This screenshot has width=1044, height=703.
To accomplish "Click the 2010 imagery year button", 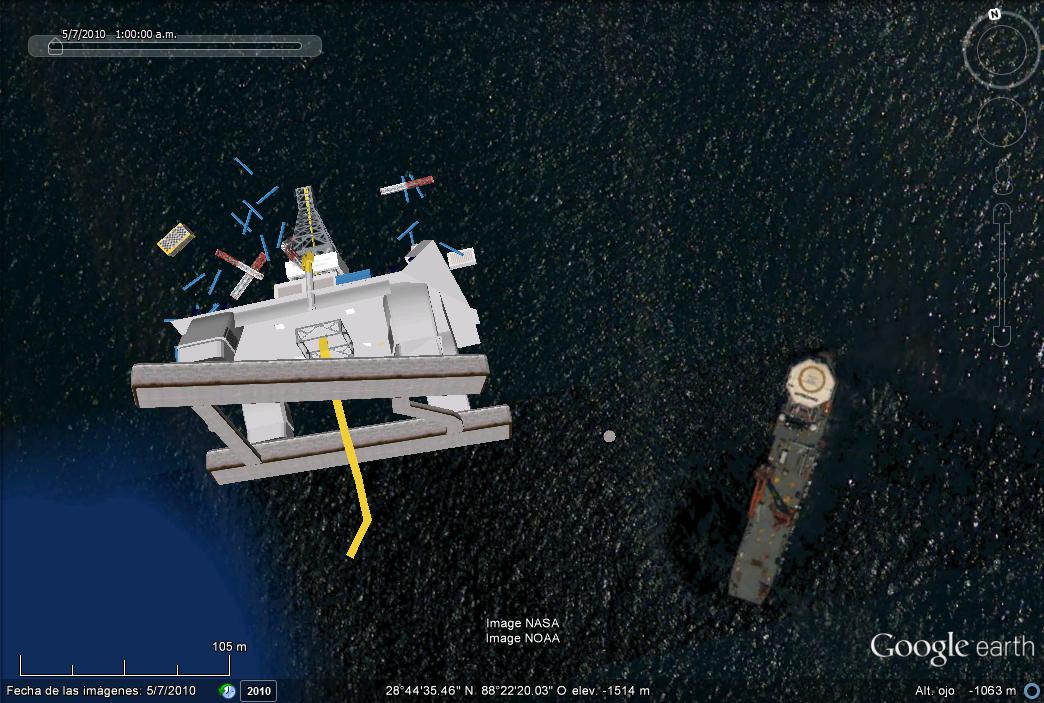I will tap(259, 690).
